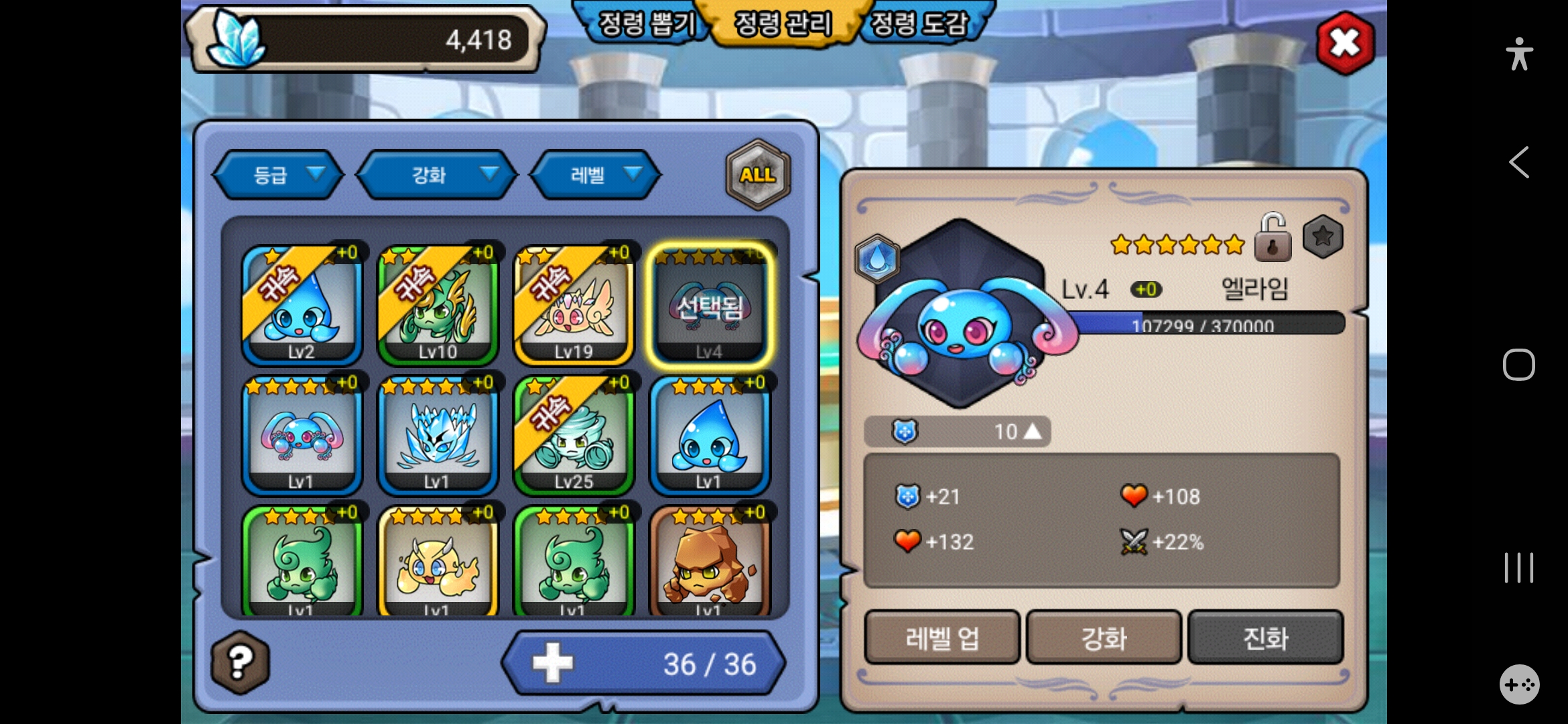Image resolution: width=1568 pixels, height=724 pixels.
Task: Select the Lv10 green dragon spirit
Action: pyautogui.click(x=438, y=305)
